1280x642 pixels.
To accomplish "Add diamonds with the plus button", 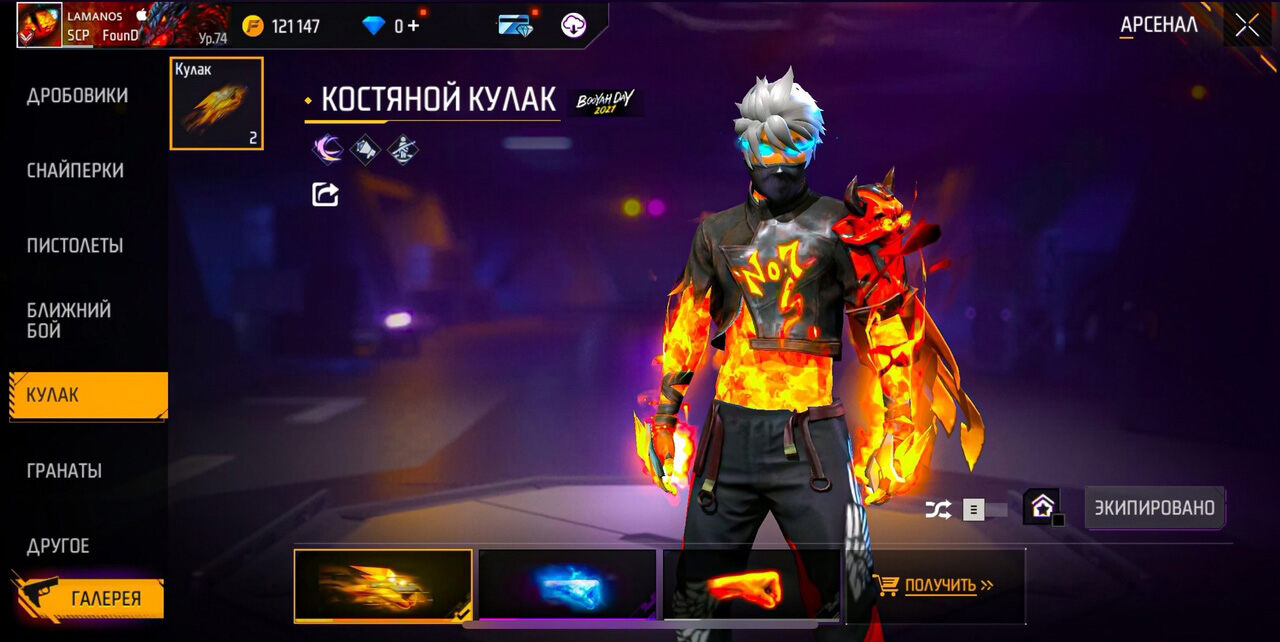I will 413,26.
